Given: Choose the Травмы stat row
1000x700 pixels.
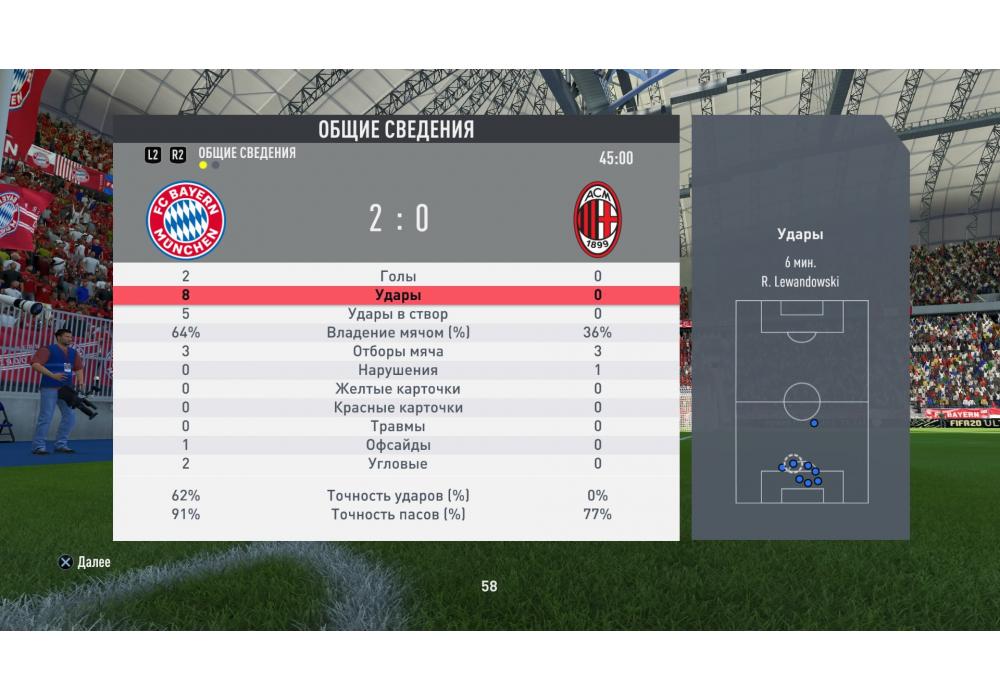Looking at the screenshot, I should pyautogui.click(x=398, y=427).
